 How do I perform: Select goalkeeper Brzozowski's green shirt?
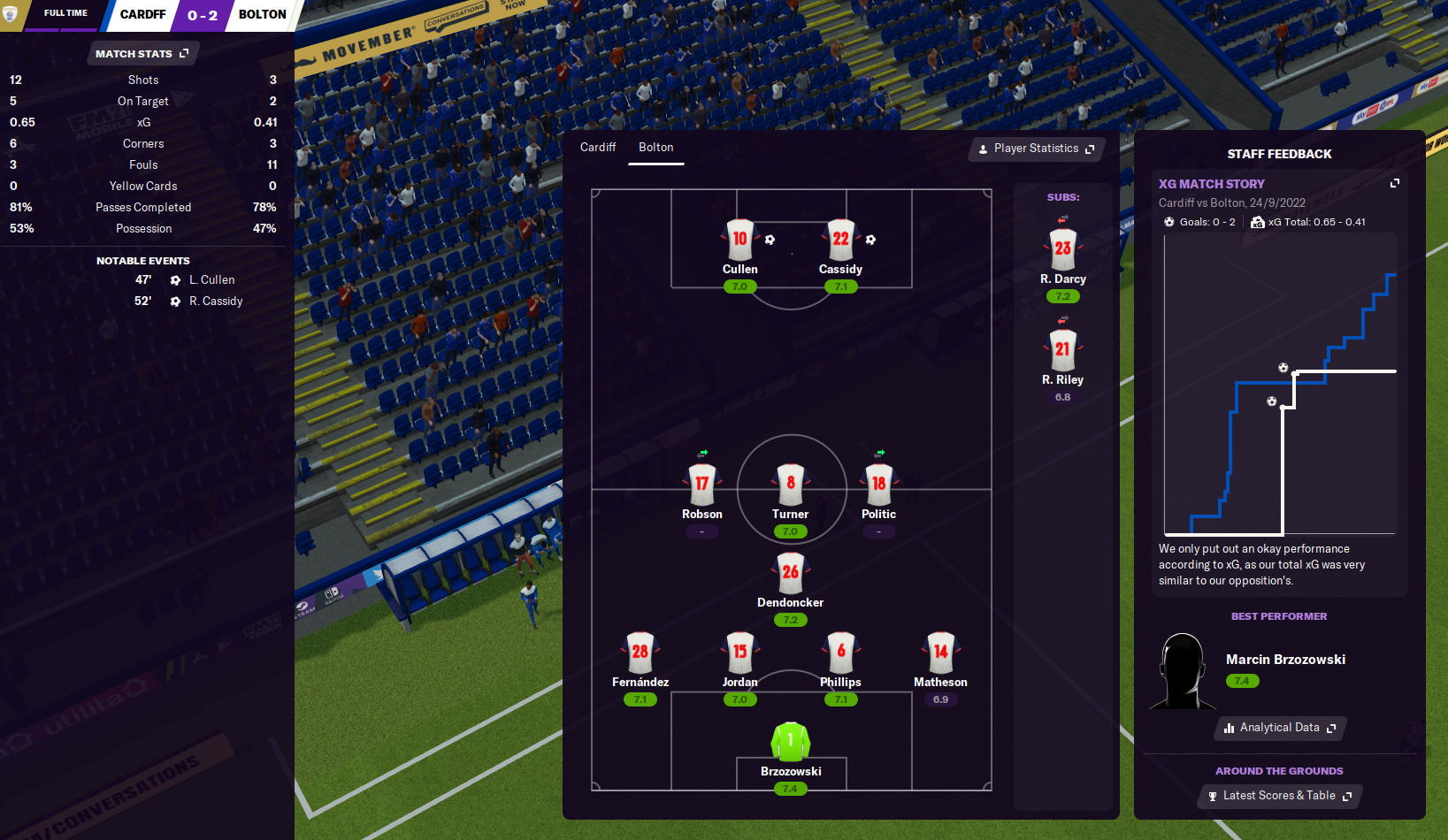(x=791, y=741)
